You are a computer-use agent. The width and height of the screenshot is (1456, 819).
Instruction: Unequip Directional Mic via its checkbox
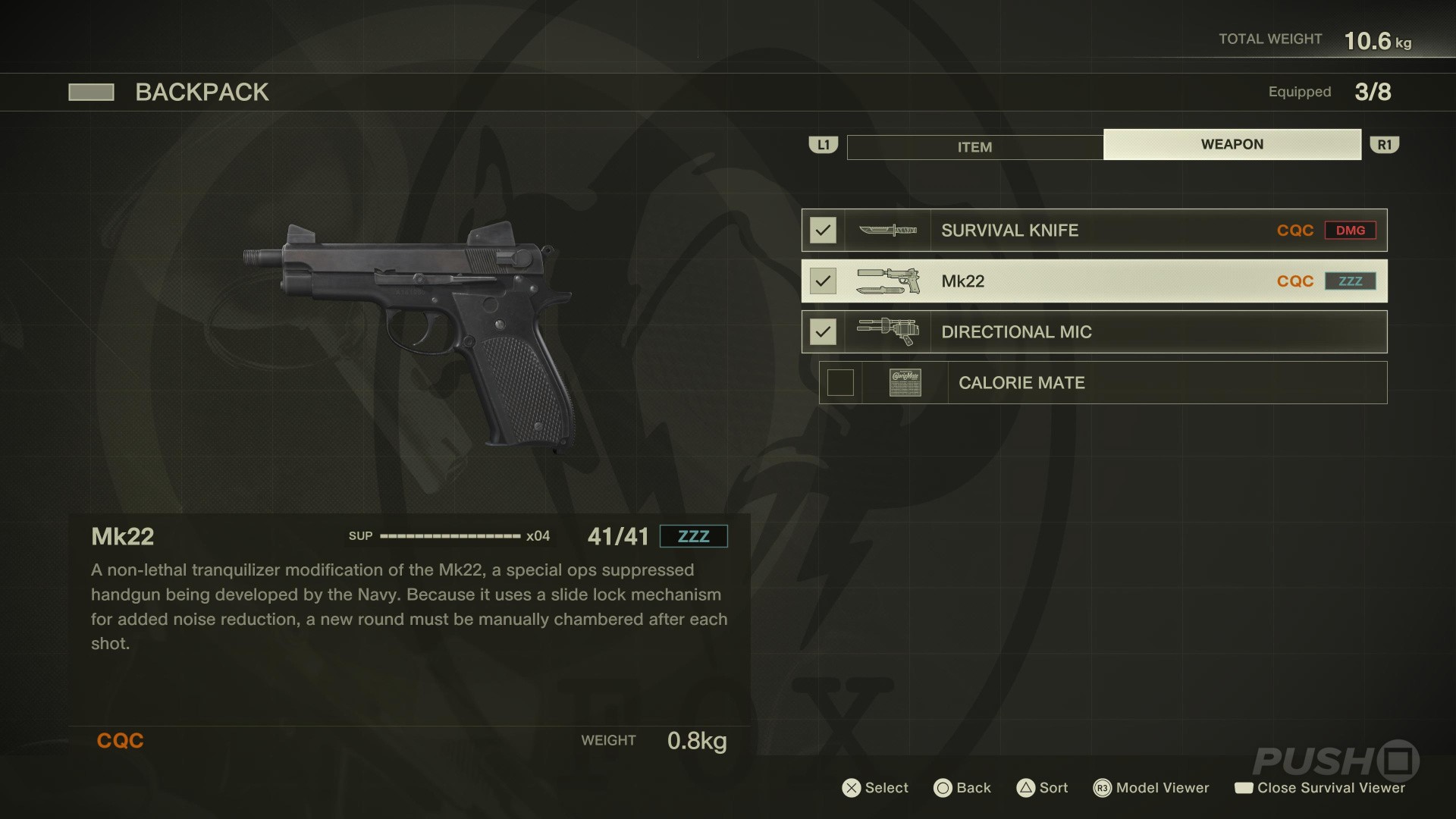point(823,332)
